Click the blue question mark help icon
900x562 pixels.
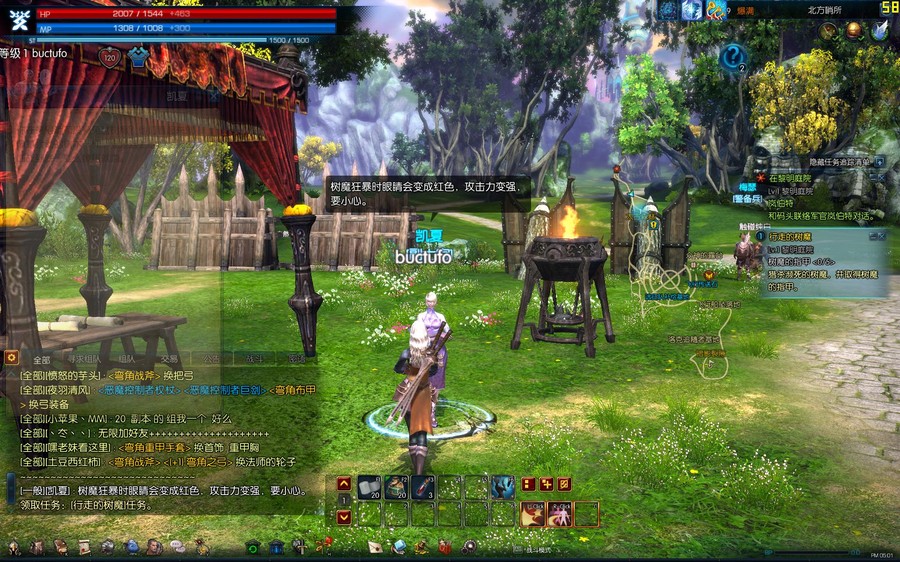(733, 56)
